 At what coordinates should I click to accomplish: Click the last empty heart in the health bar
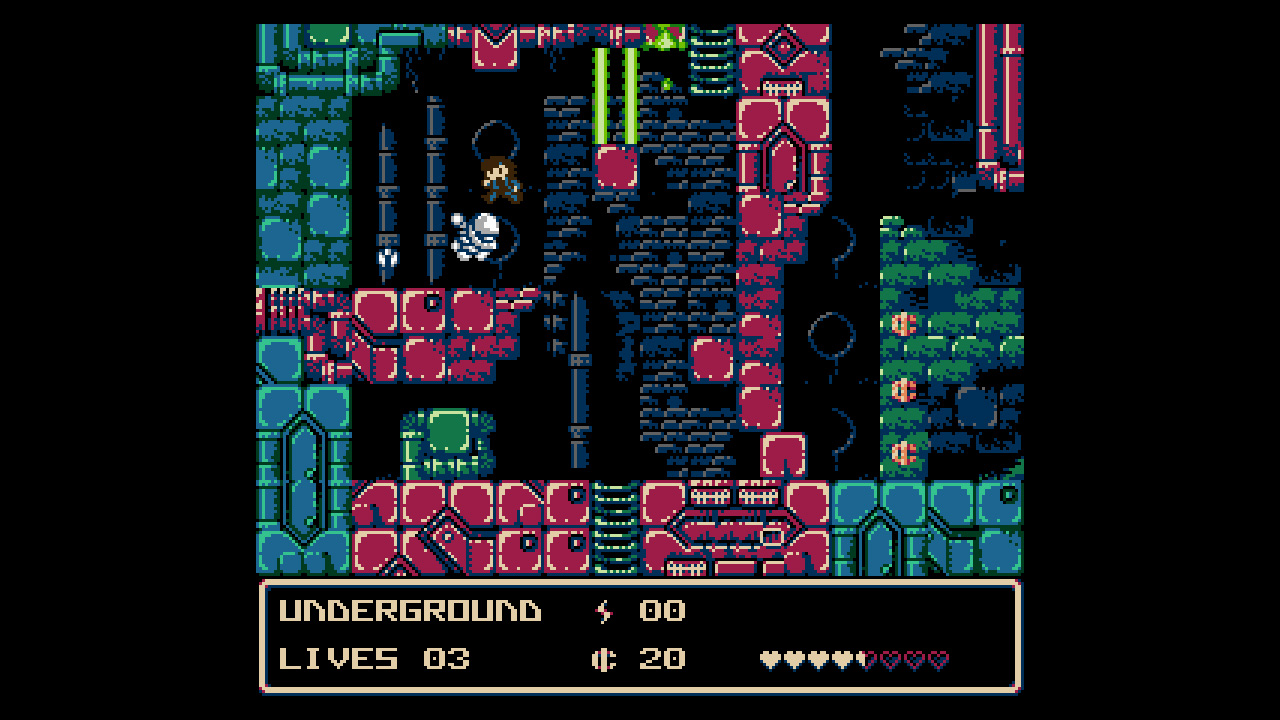tap(938, 659)
